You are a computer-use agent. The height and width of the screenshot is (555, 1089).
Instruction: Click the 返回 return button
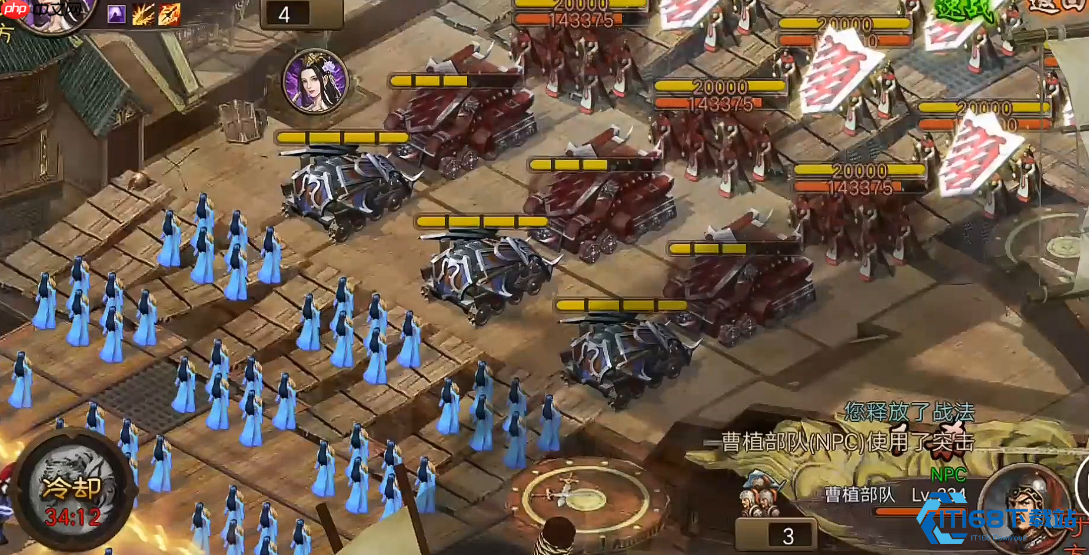(1060, 6)
